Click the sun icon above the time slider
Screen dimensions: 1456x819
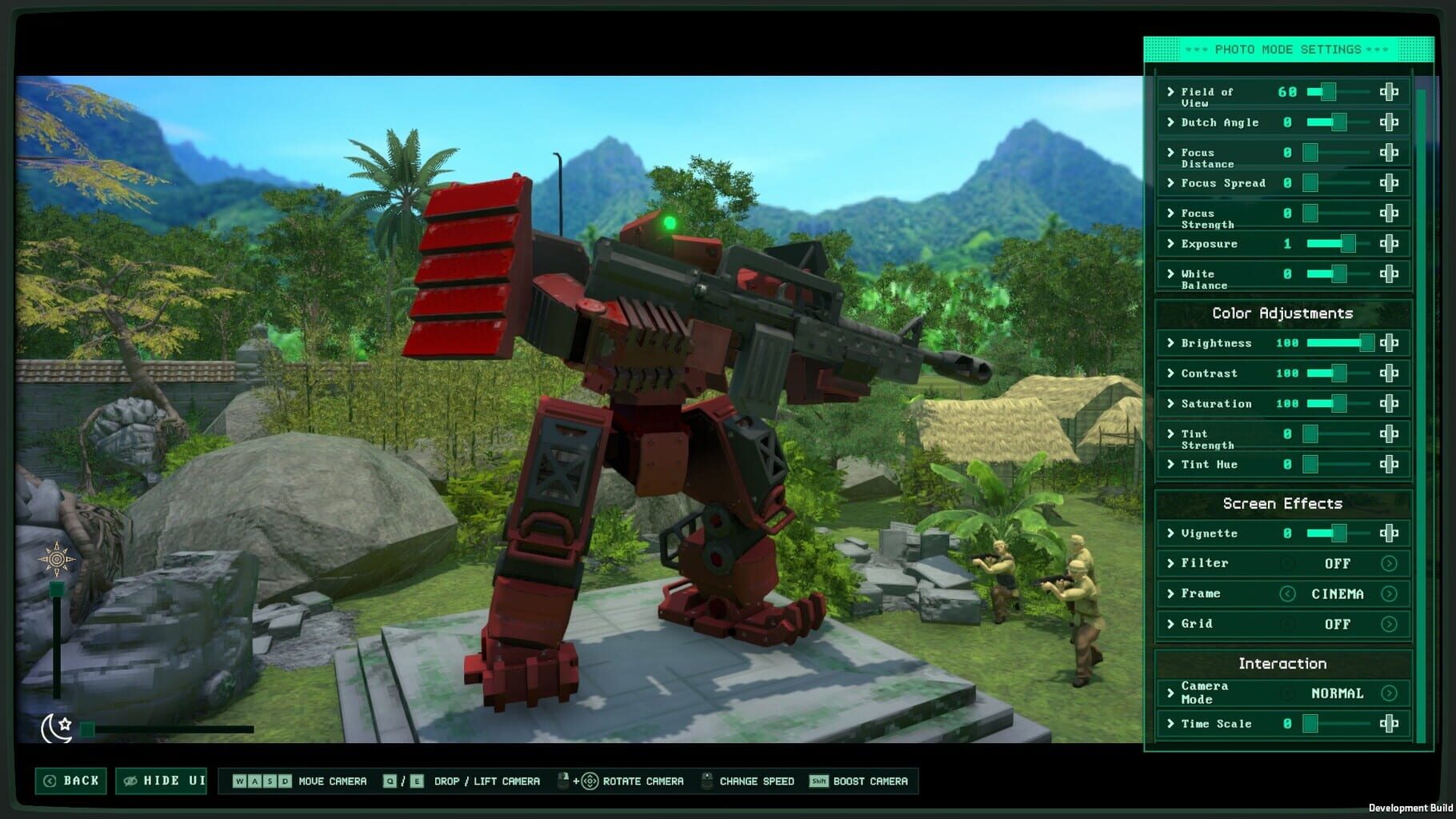pos(56,557)
